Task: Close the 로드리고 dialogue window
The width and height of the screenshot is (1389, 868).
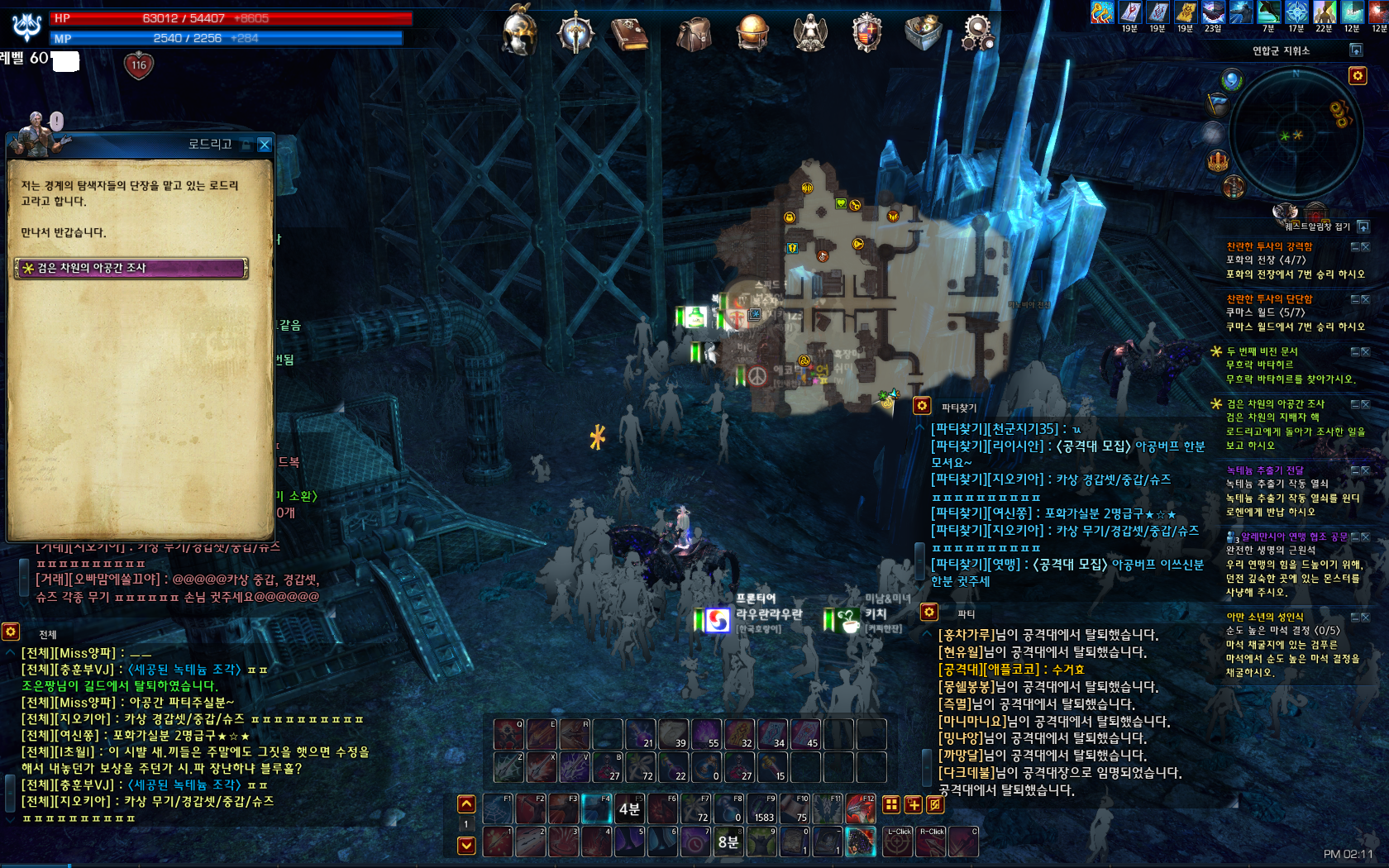Action: [265, 145]
